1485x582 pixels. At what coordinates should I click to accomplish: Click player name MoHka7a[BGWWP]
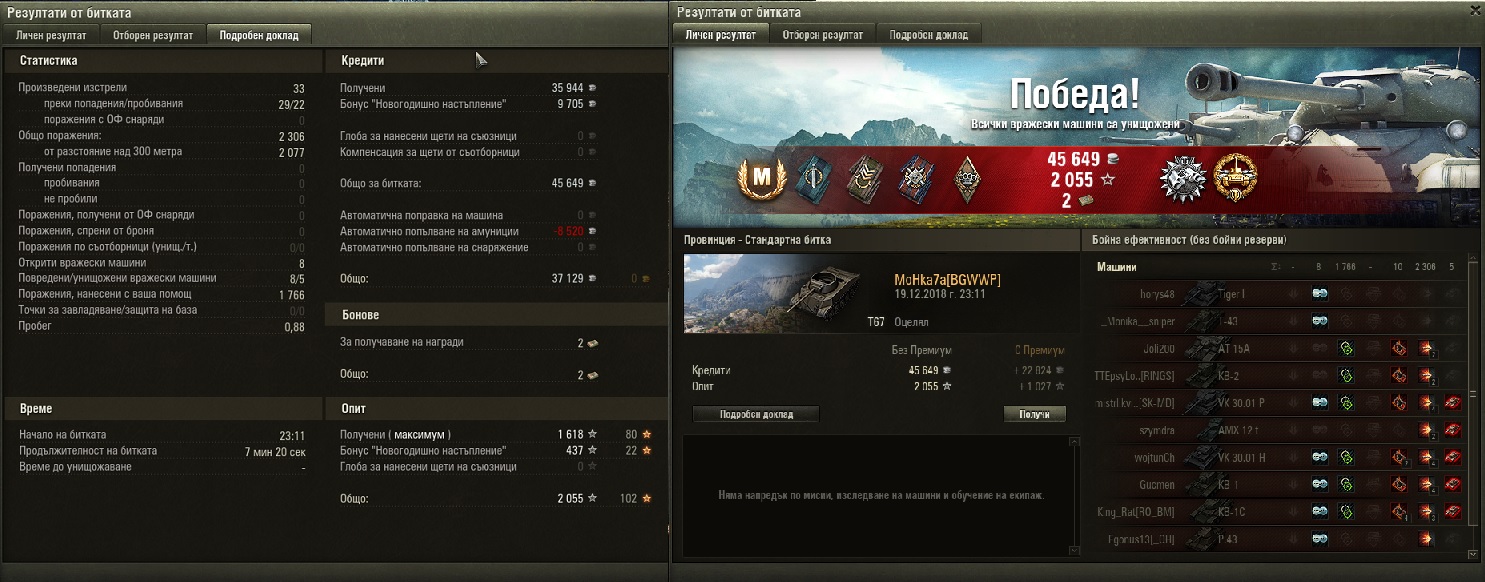coord(946,280)
